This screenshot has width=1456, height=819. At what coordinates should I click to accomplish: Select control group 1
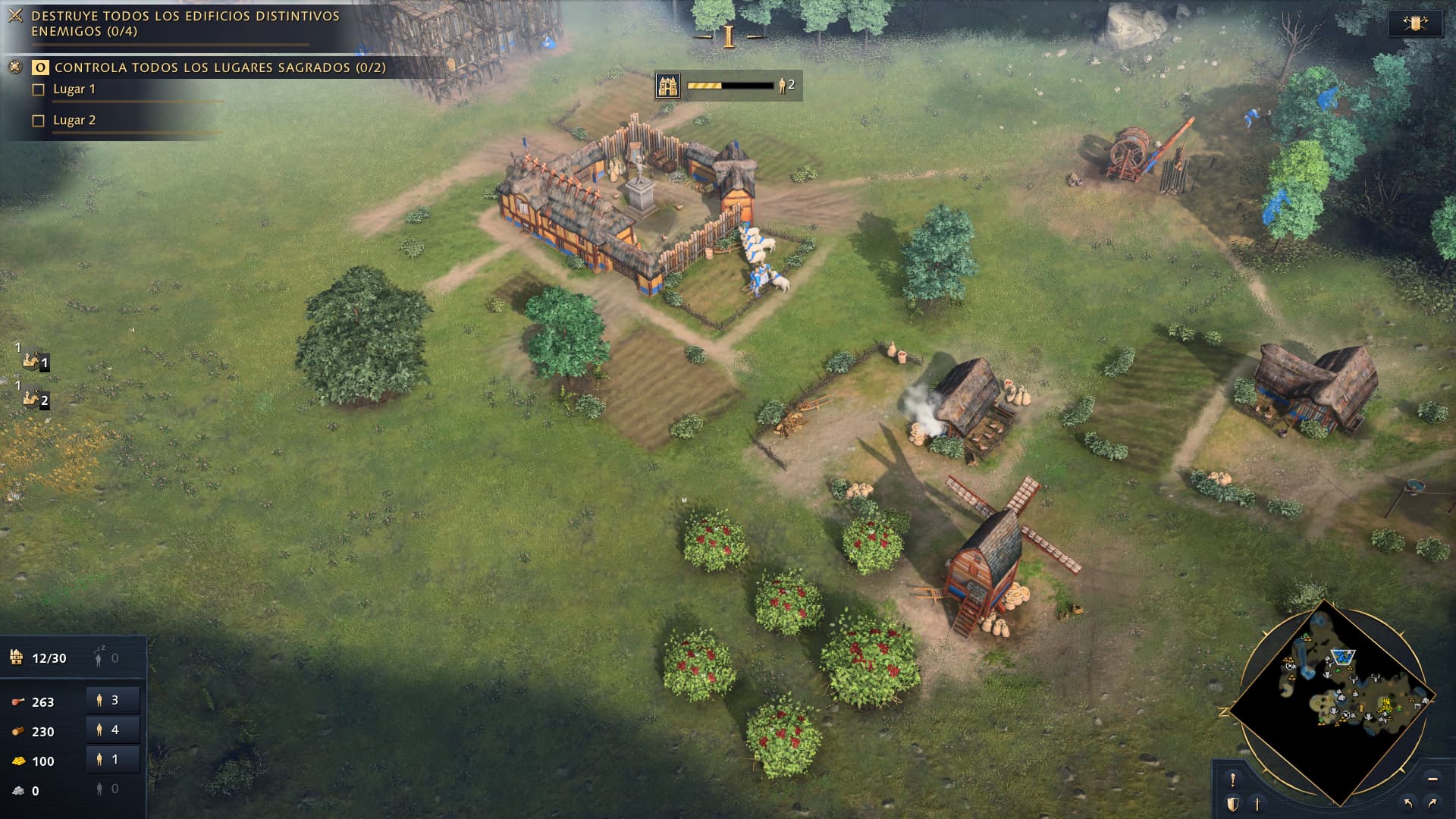tap(34, 361)
